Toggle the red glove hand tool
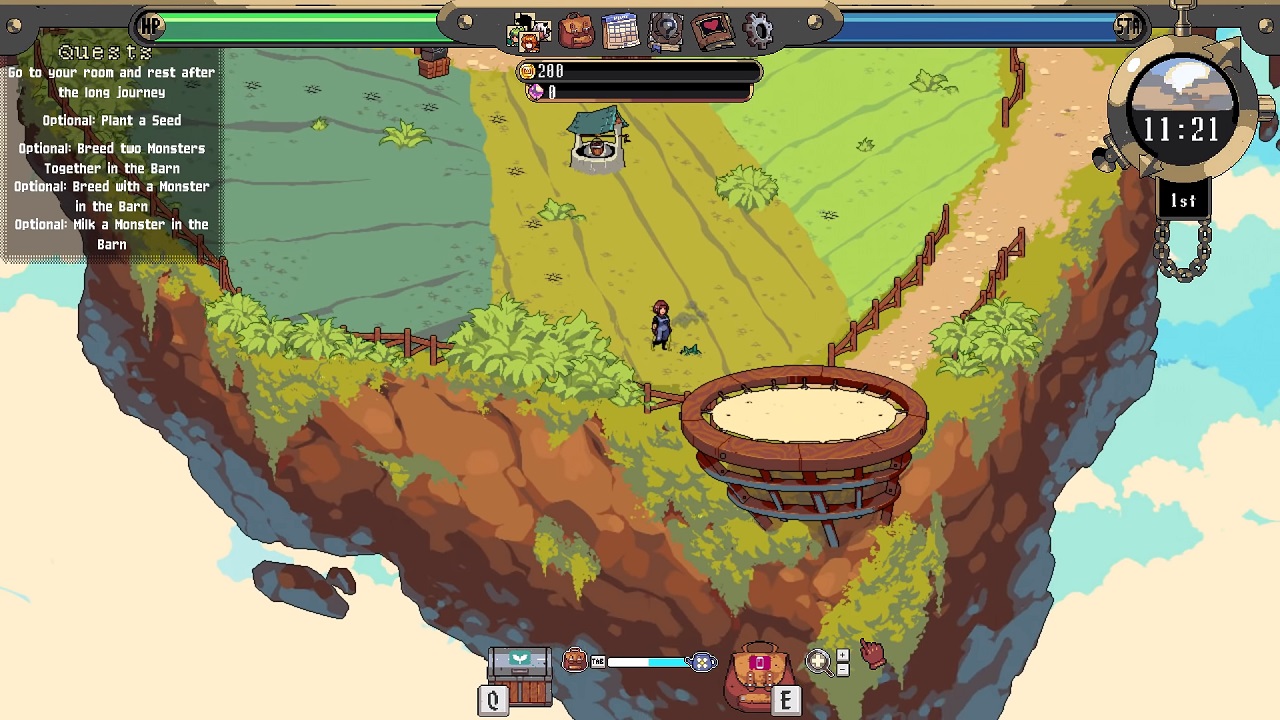1280x720 pixels. [x=873, y=654]
